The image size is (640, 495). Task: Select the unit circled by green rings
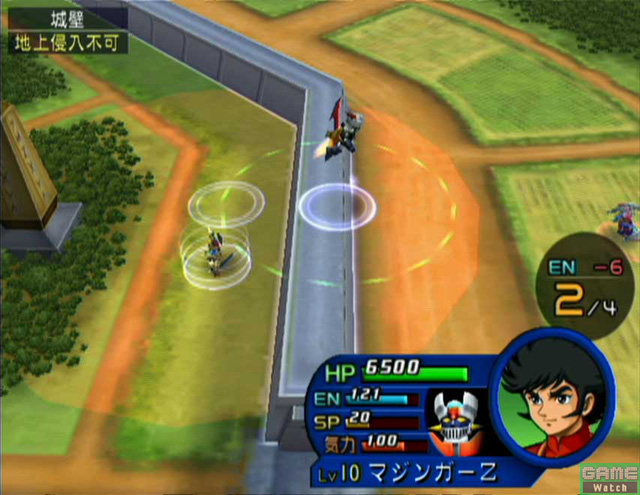[x=217, y=250]
